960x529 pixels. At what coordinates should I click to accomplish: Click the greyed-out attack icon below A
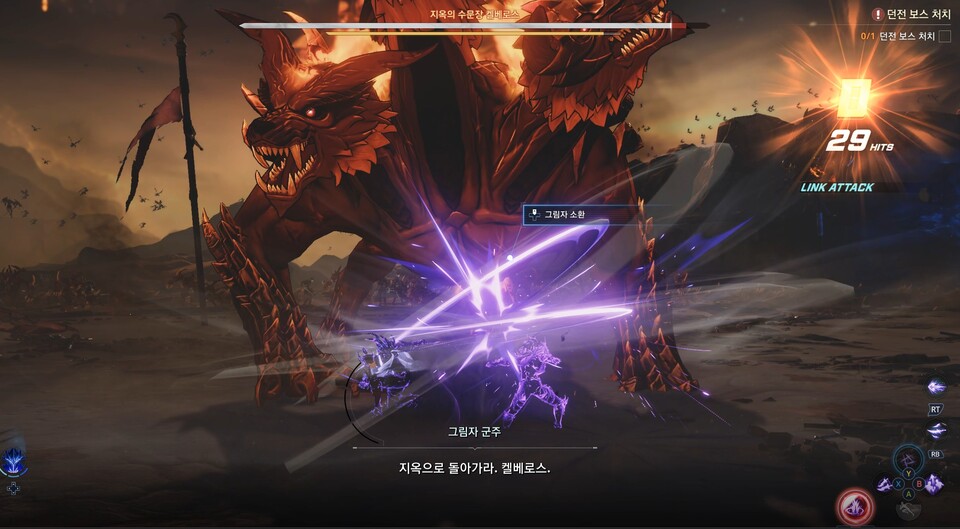click(908, 509)
